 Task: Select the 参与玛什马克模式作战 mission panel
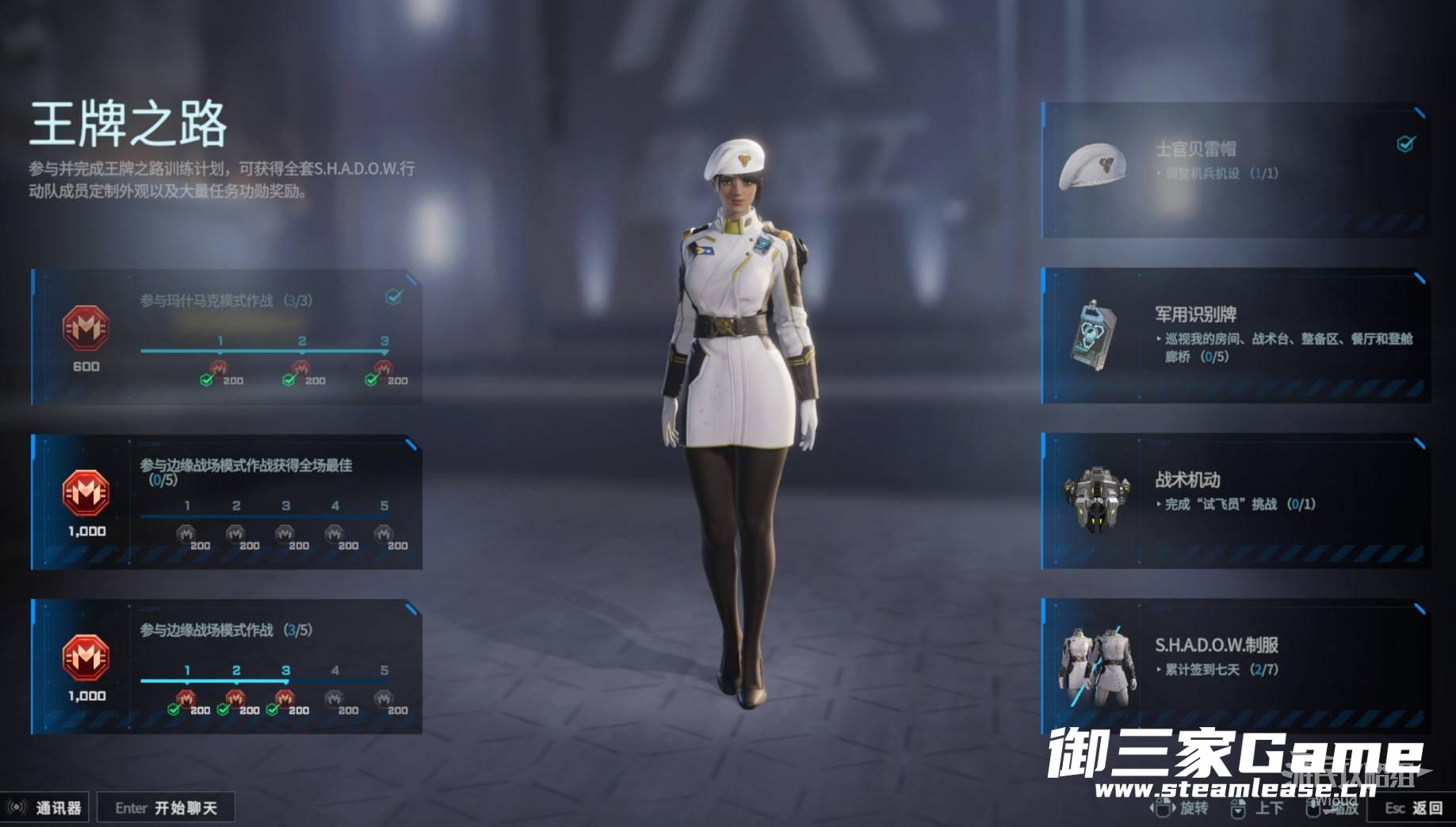[x=227, y=337]
